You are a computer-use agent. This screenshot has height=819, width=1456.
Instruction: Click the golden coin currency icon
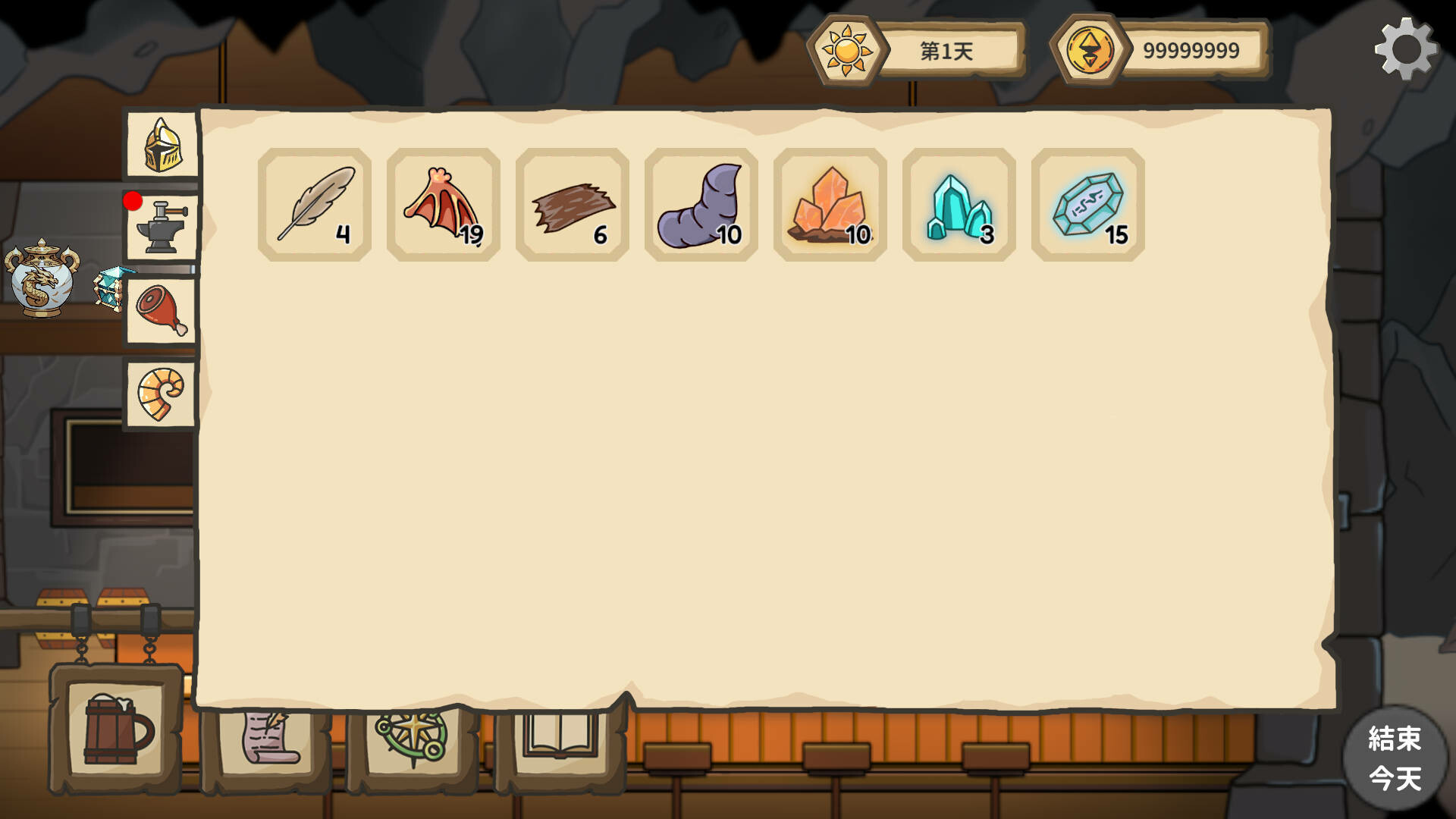[1092, 50]
